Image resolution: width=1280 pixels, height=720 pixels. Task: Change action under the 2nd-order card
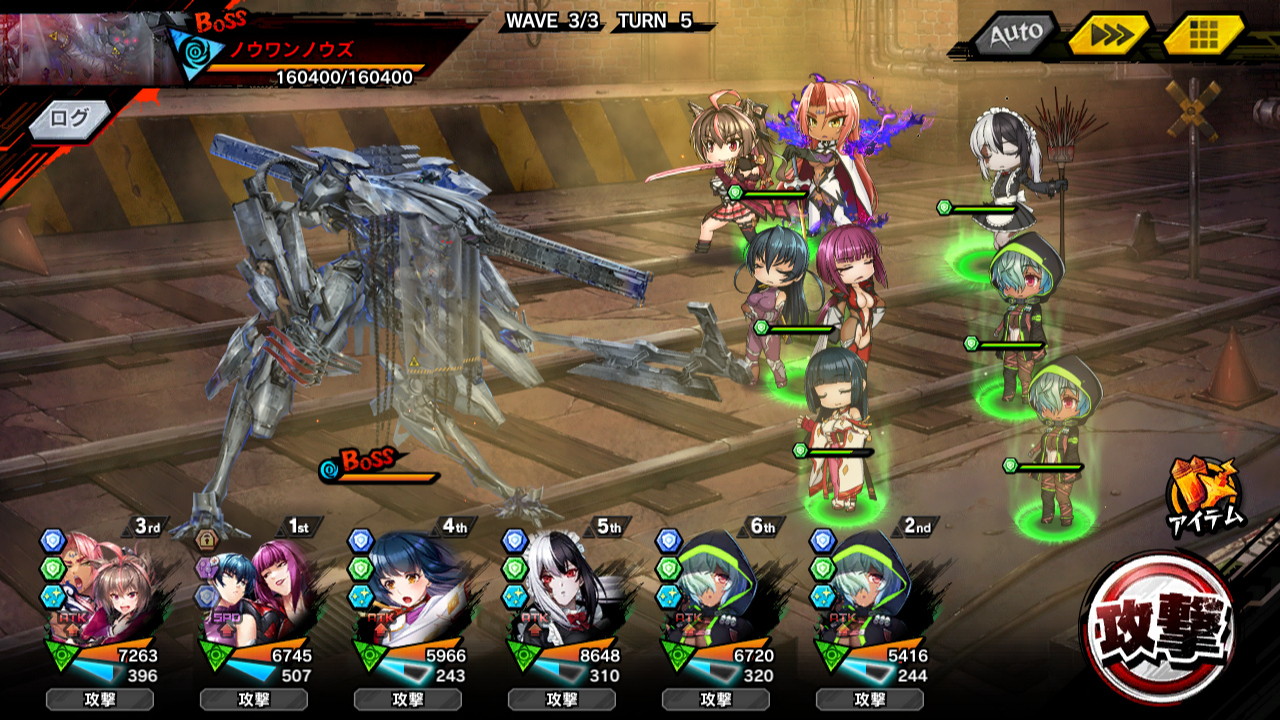coord(870,699)
